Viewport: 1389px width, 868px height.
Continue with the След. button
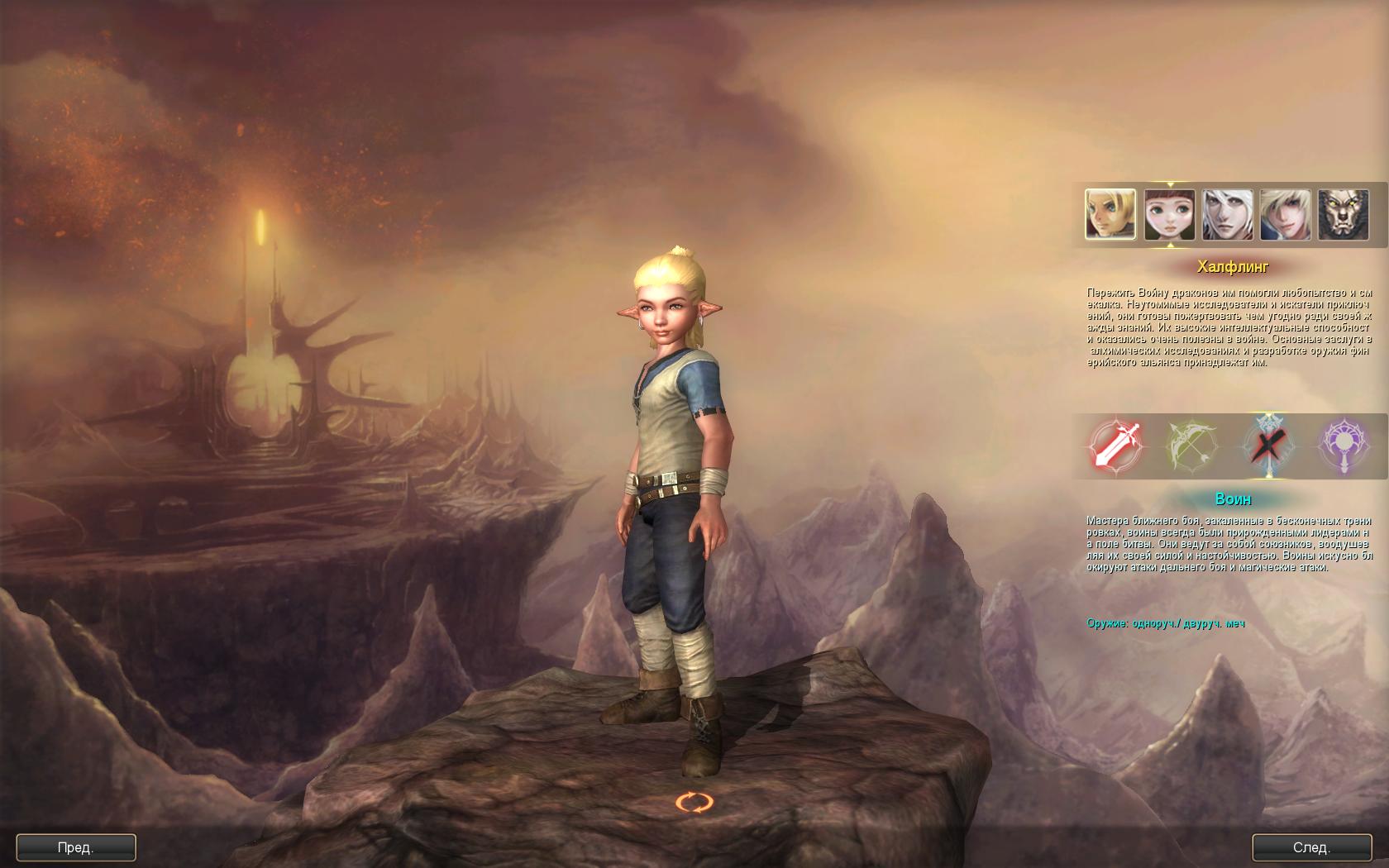1311,847
